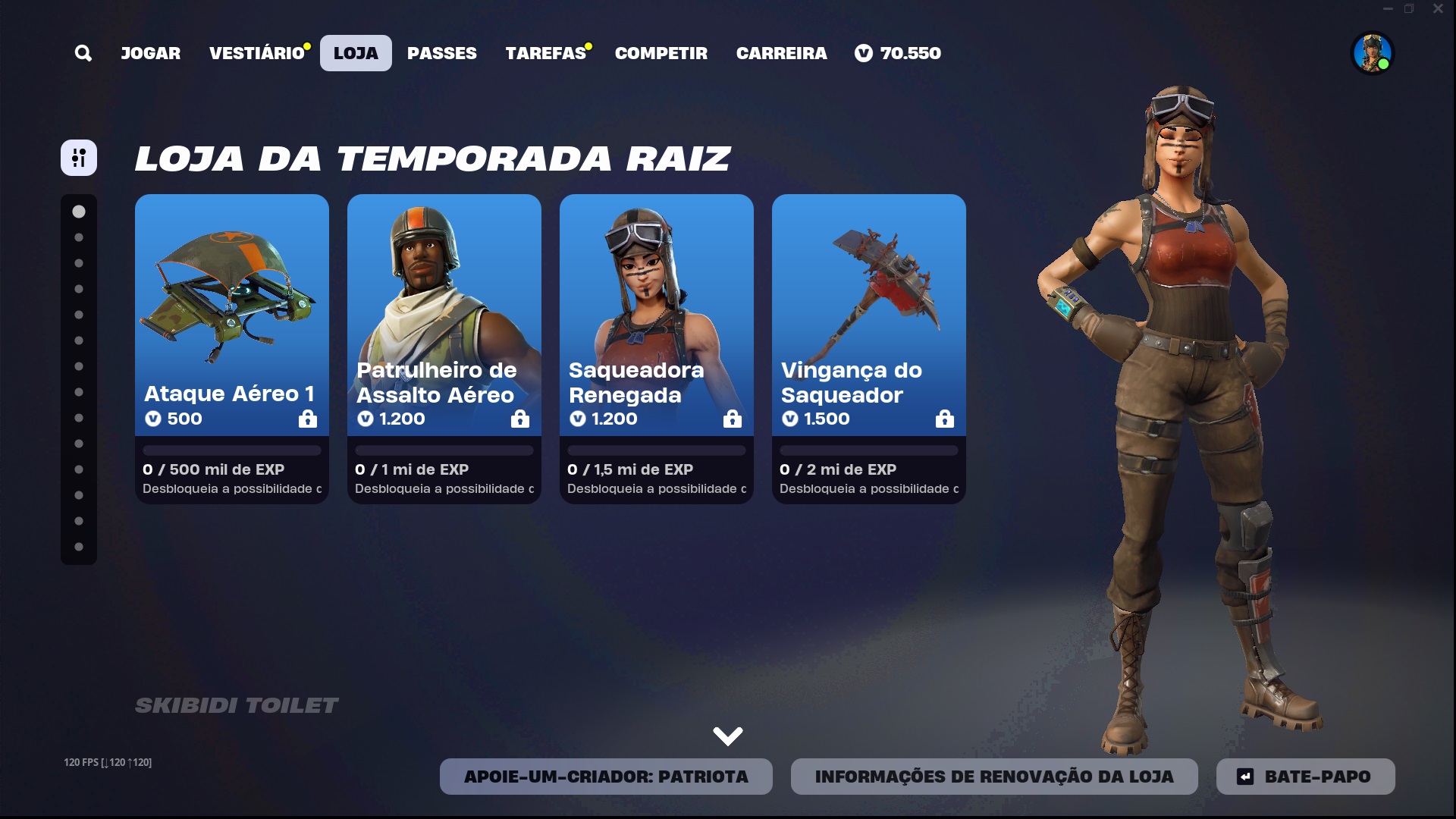The height and width of the screenshot is (819, 1456).
Task: Click the V-Bucks icon on Vingança do Saqueador price
Action: 790,419
